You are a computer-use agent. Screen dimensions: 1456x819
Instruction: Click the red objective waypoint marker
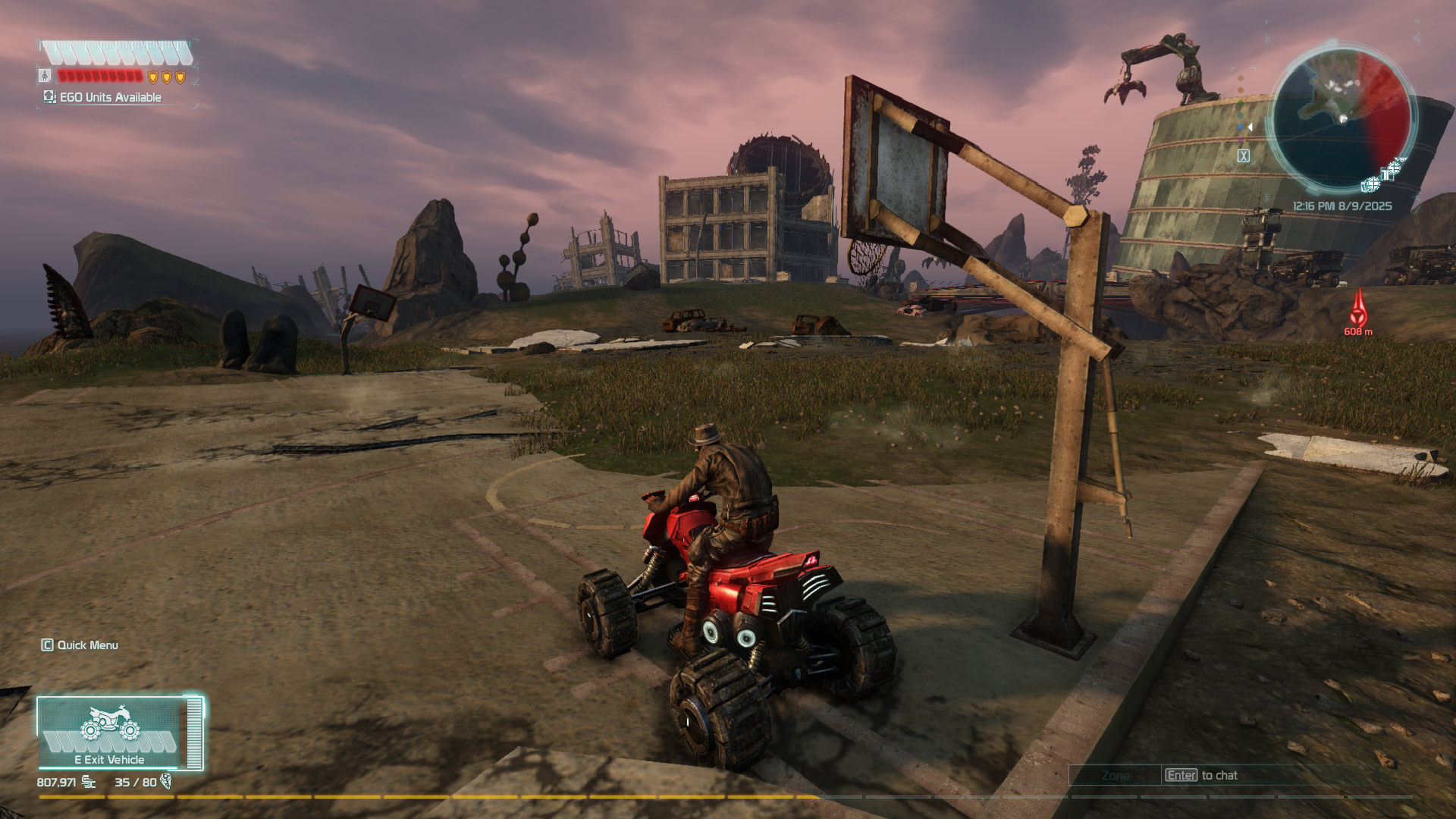[1358, 311]
